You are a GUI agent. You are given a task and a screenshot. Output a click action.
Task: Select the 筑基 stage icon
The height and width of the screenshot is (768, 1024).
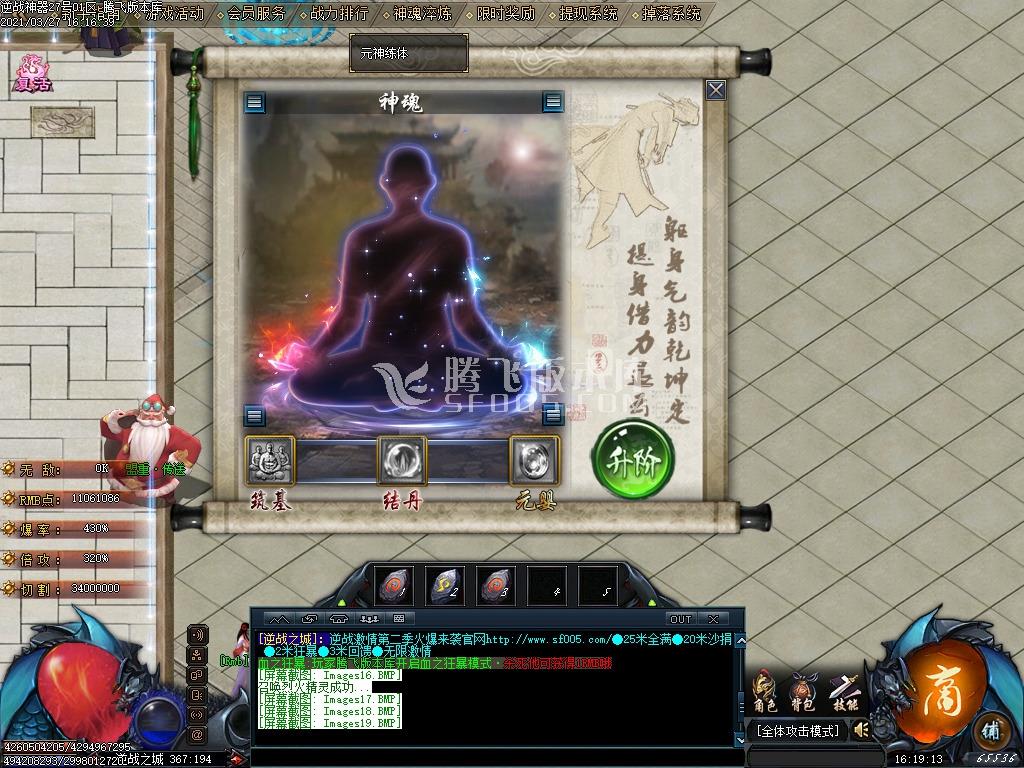click(270, 461)
